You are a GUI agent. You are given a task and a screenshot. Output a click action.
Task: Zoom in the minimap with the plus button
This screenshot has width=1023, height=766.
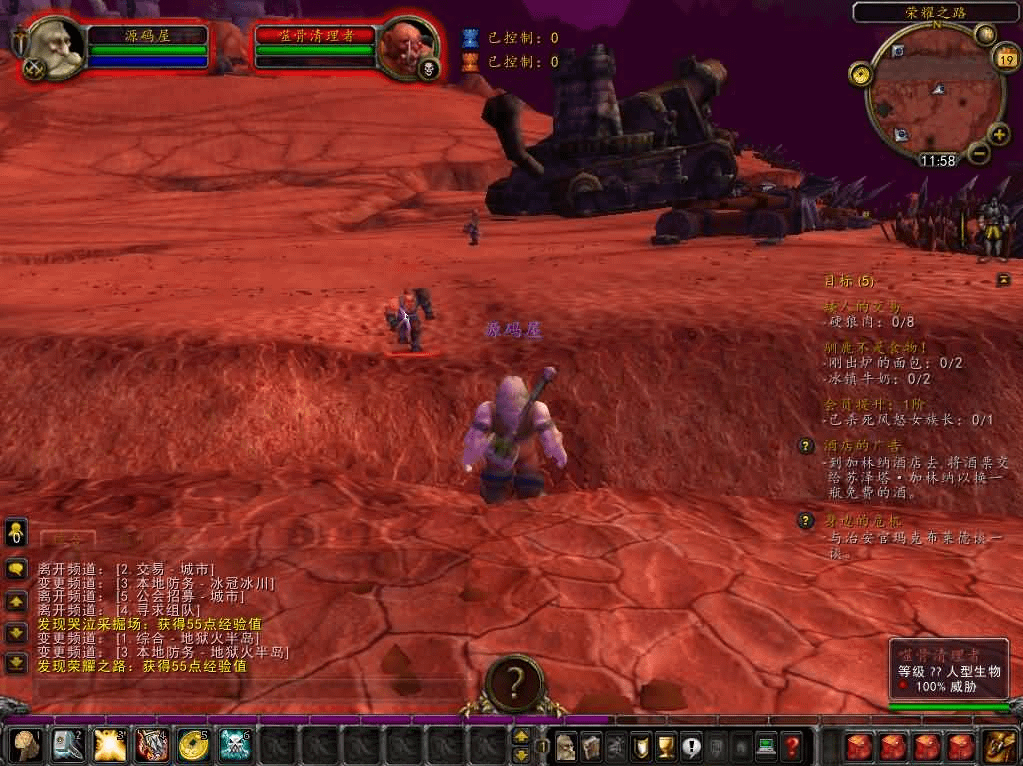pyautogui.click(x=999, y=135)
